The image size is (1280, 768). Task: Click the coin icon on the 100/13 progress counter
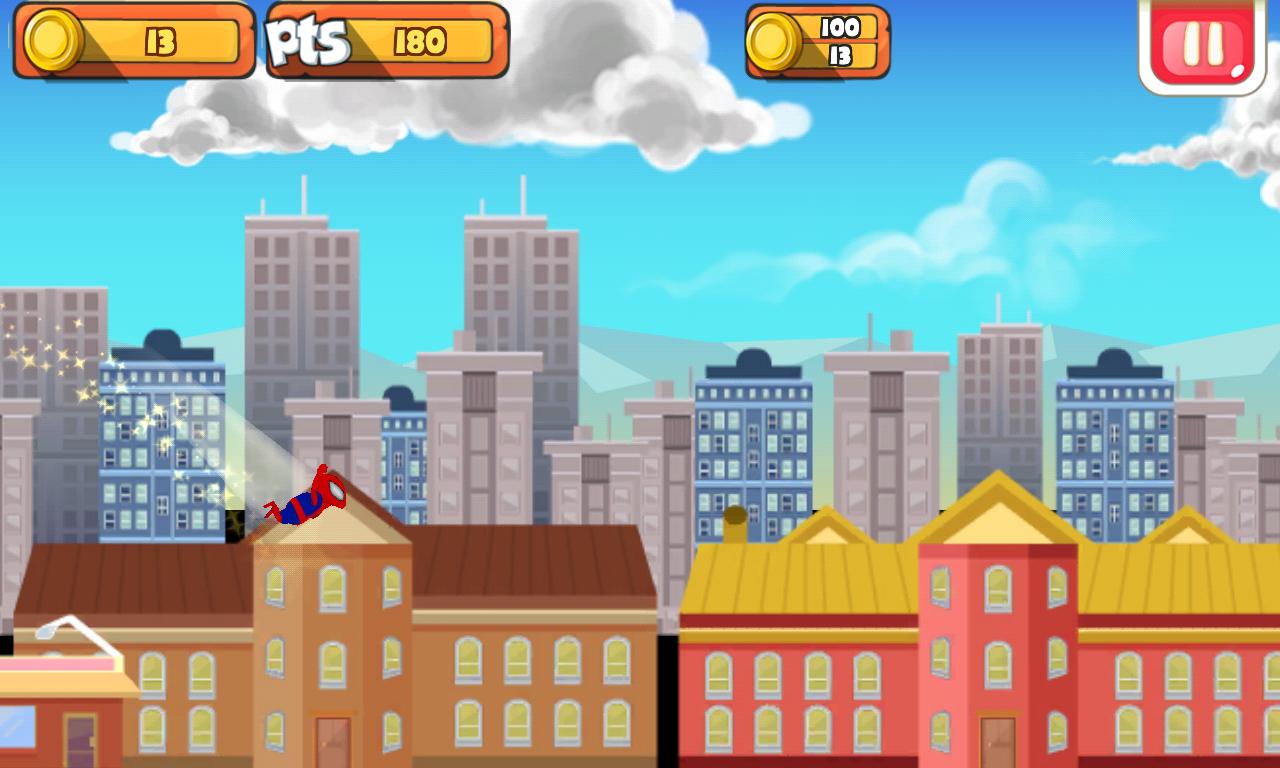coord(772,44)
